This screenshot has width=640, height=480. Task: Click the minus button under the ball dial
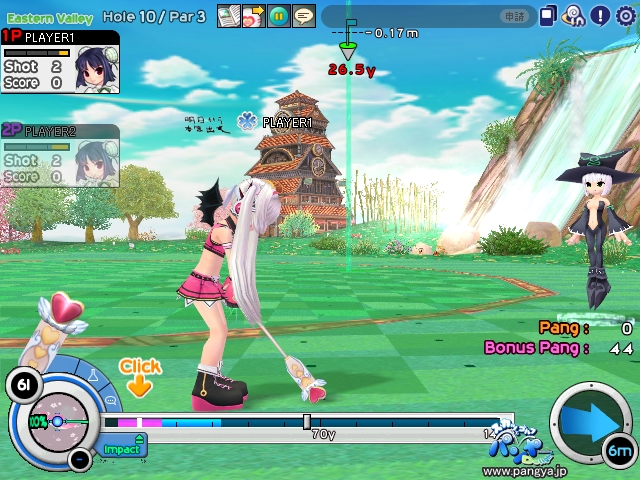pos(79,459)
